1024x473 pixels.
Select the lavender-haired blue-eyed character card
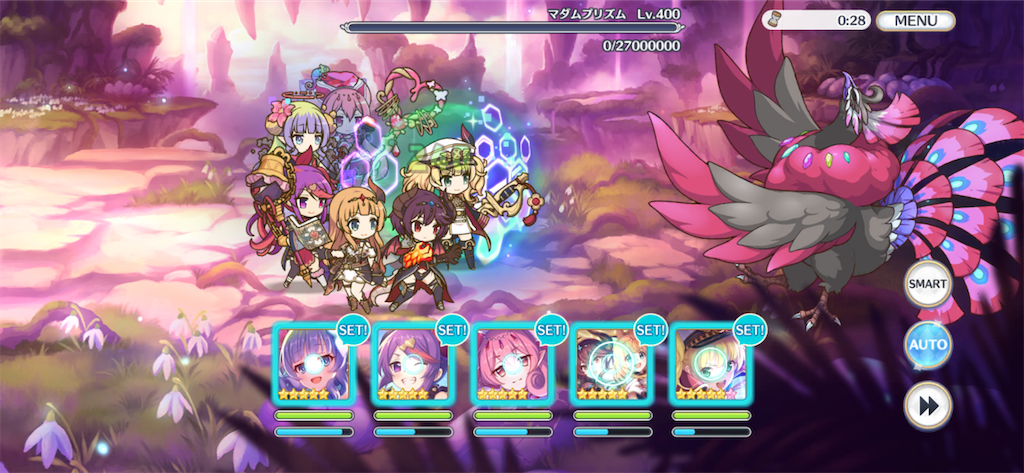tap(313, 364)
